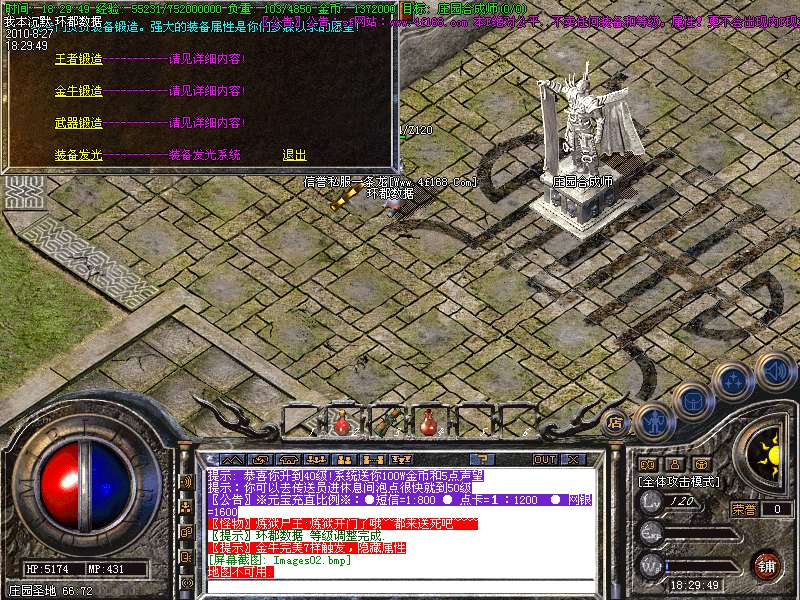Close the chat panel with the X button

click(x=573, y=459)
